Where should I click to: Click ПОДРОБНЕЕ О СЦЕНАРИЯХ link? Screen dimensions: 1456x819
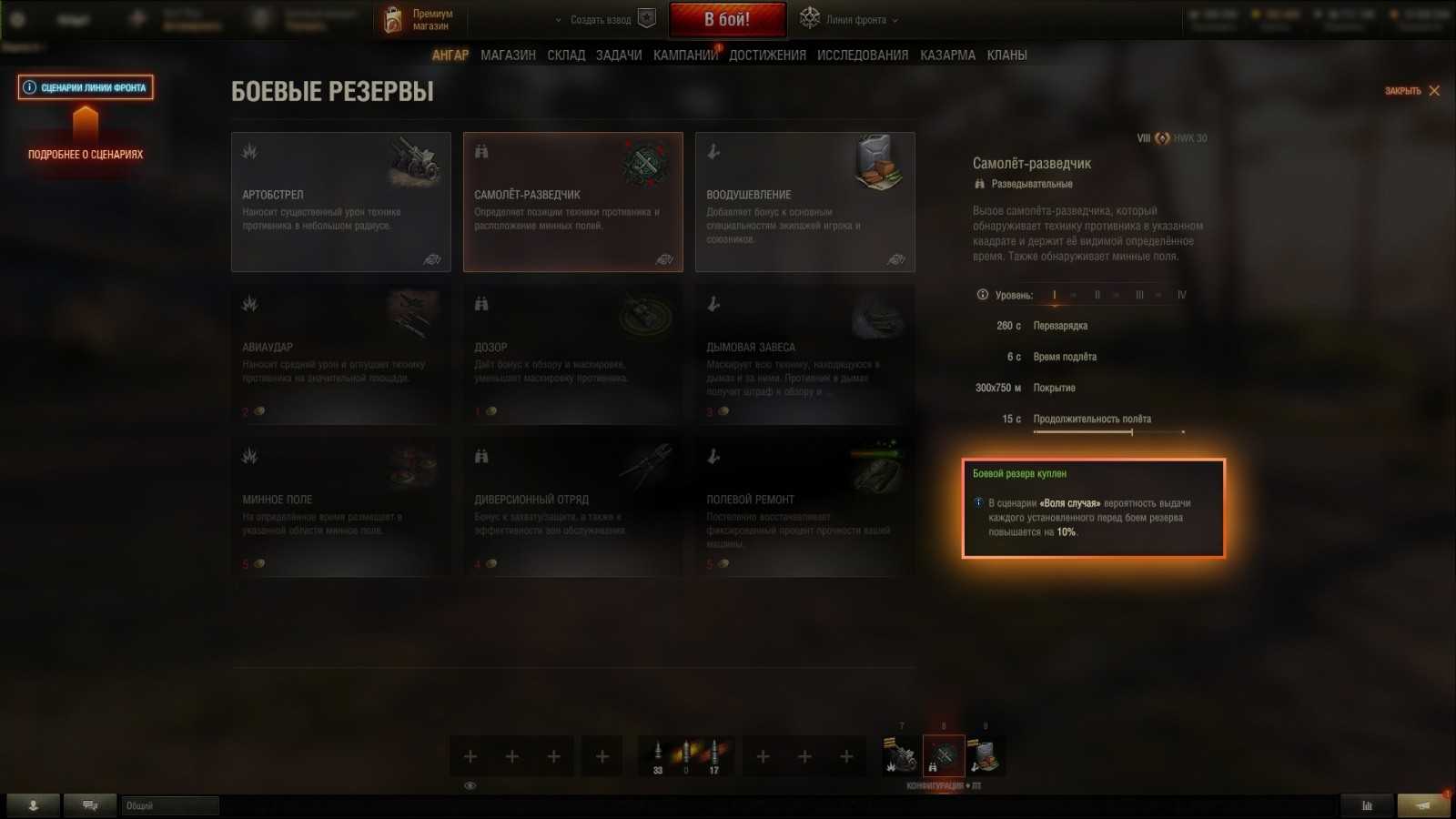85,154
